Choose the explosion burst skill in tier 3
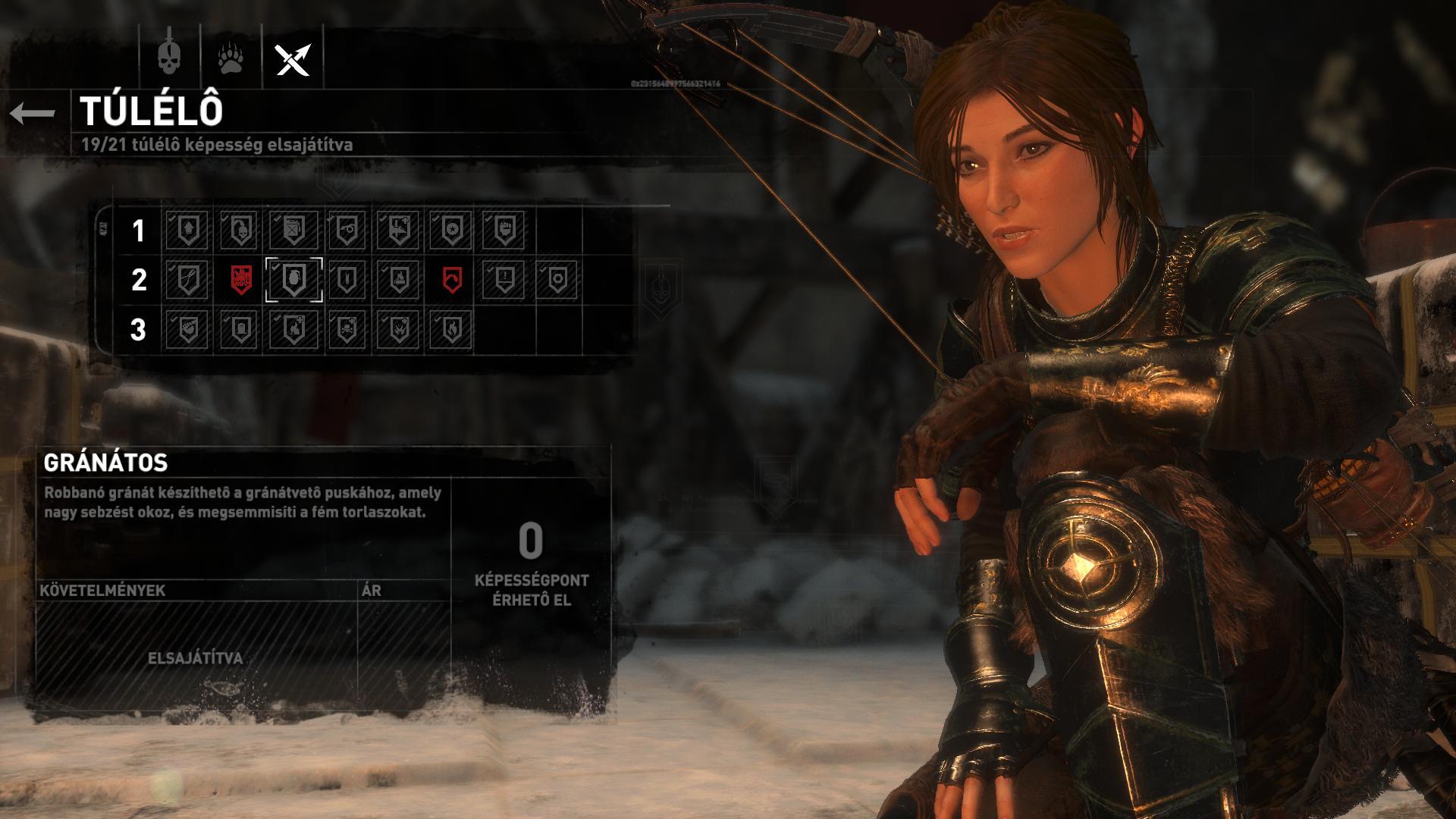1456x819 pixels. coord(399,330)
